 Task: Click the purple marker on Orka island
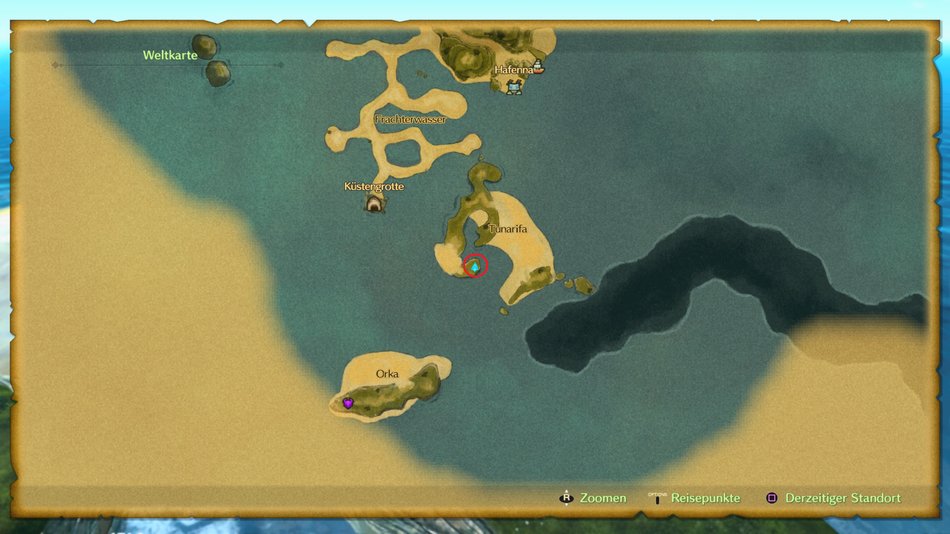(x=348, y=403)
